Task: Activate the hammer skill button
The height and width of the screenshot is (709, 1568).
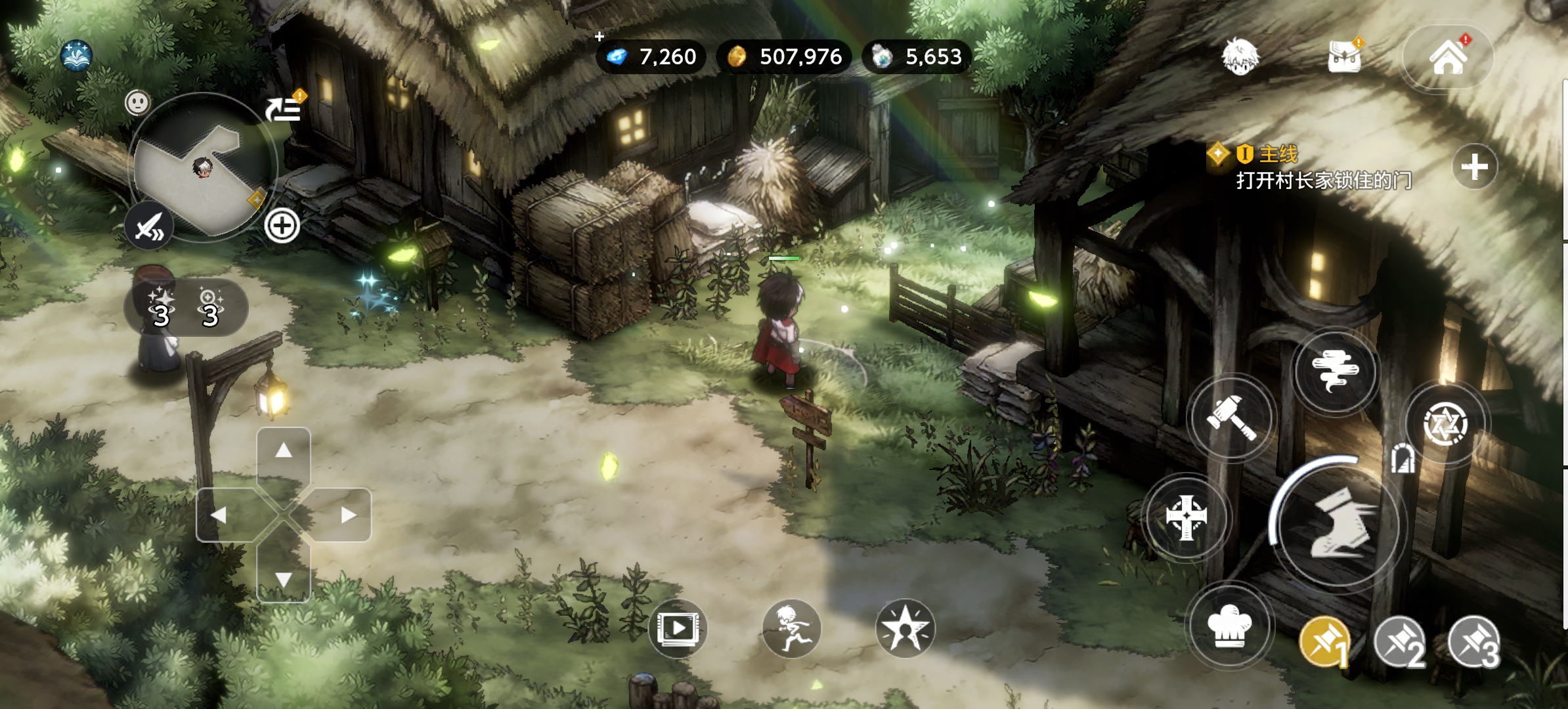Action: pyautogui.click(x=1231, y=418)
